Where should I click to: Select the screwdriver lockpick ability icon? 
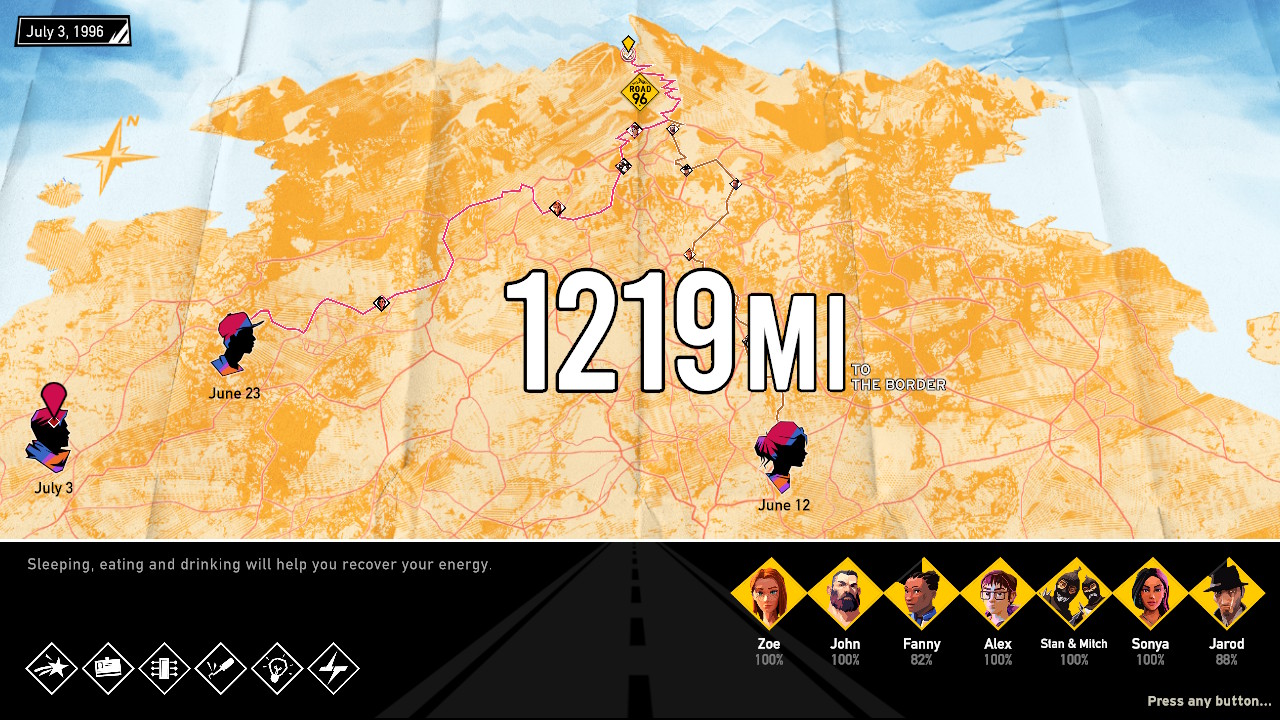pos(221,668)
